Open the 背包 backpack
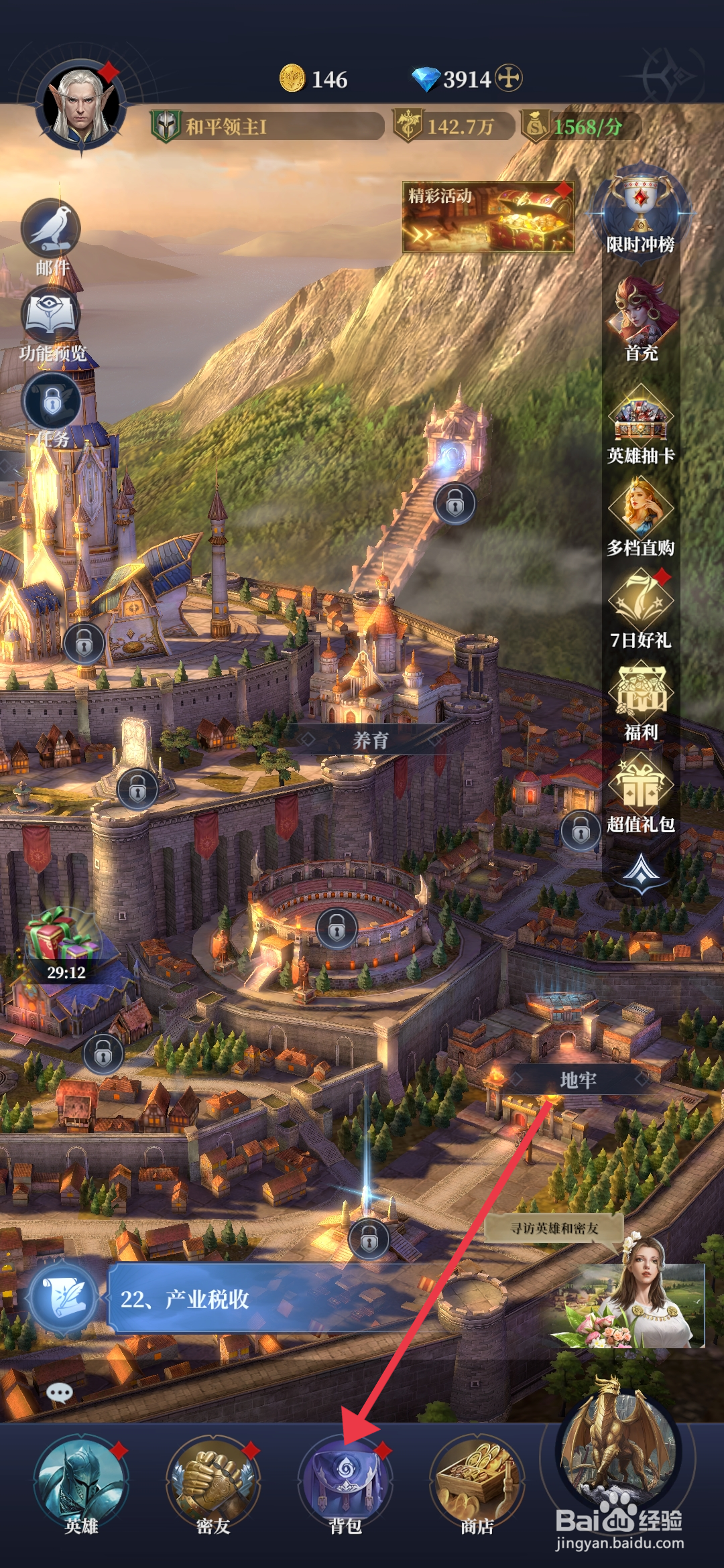Image resolution: width=724 pixels, height=1568 pixels. [345, 1482]
